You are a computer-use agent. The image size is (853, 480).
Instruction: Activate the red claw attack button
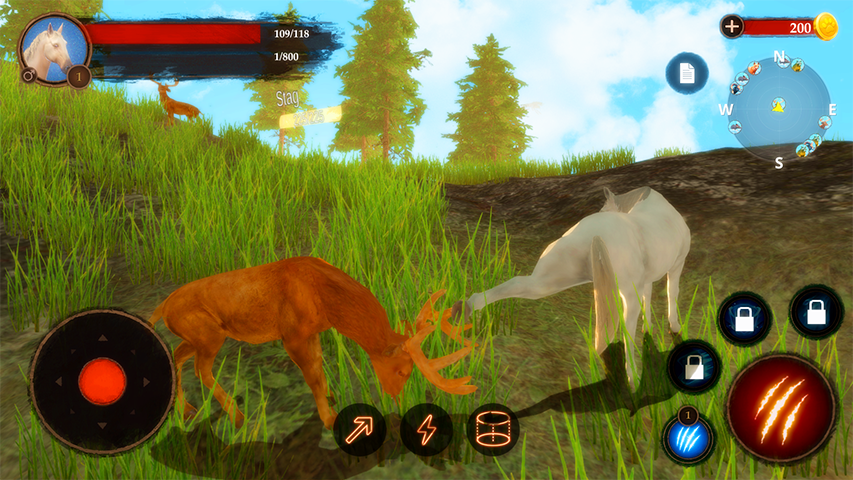click(781, 408)
